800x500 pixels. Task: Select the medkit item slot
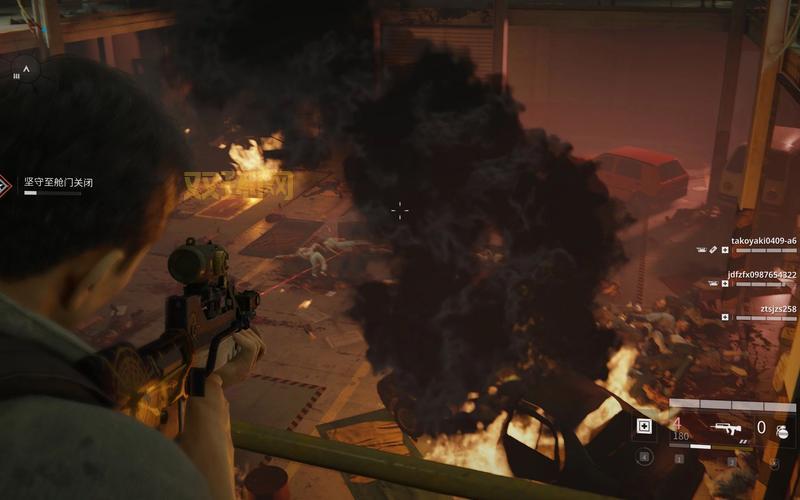(645, 428)
